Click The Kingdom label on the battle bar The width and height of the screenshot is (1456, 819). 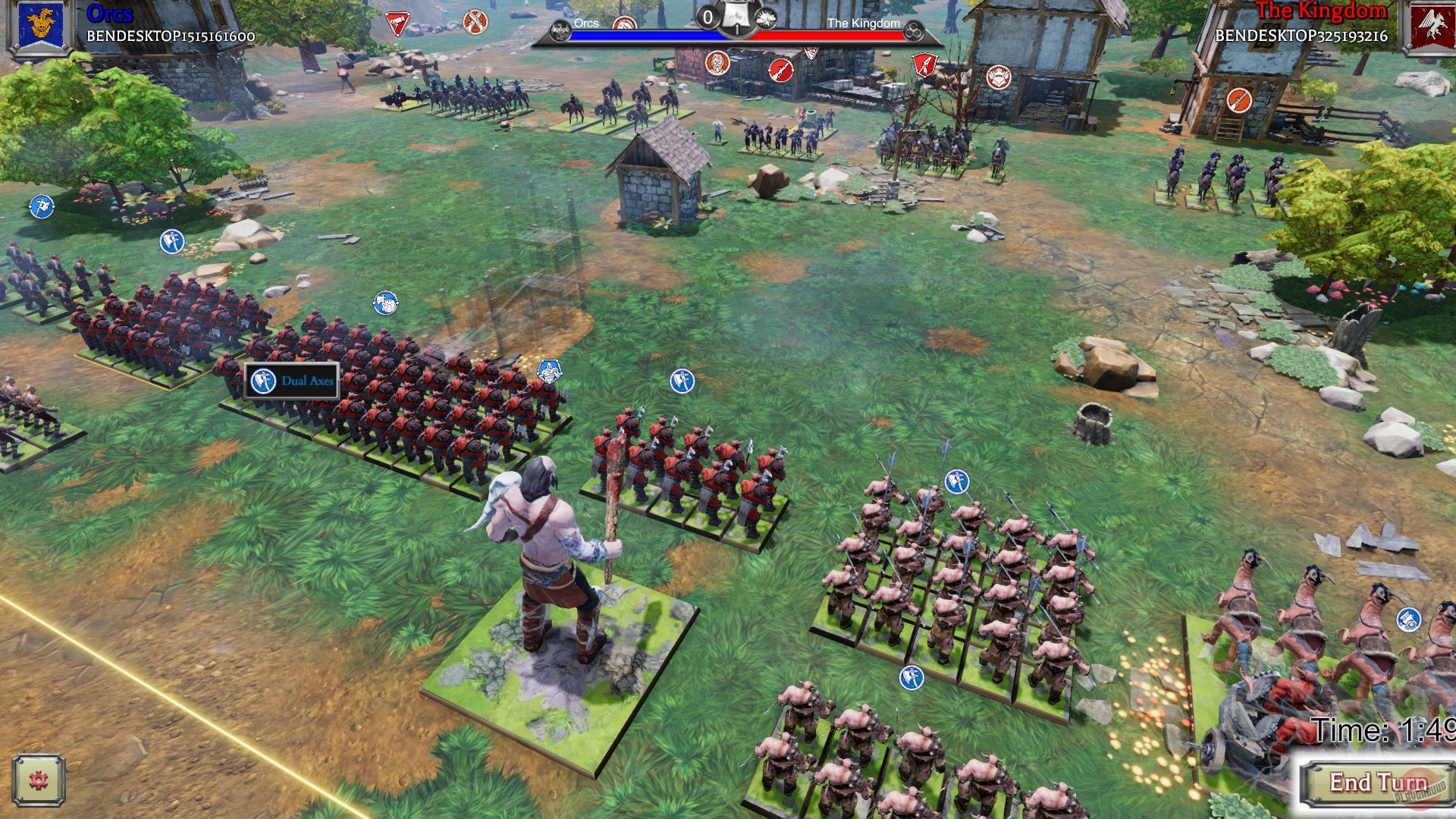(864, 24)
